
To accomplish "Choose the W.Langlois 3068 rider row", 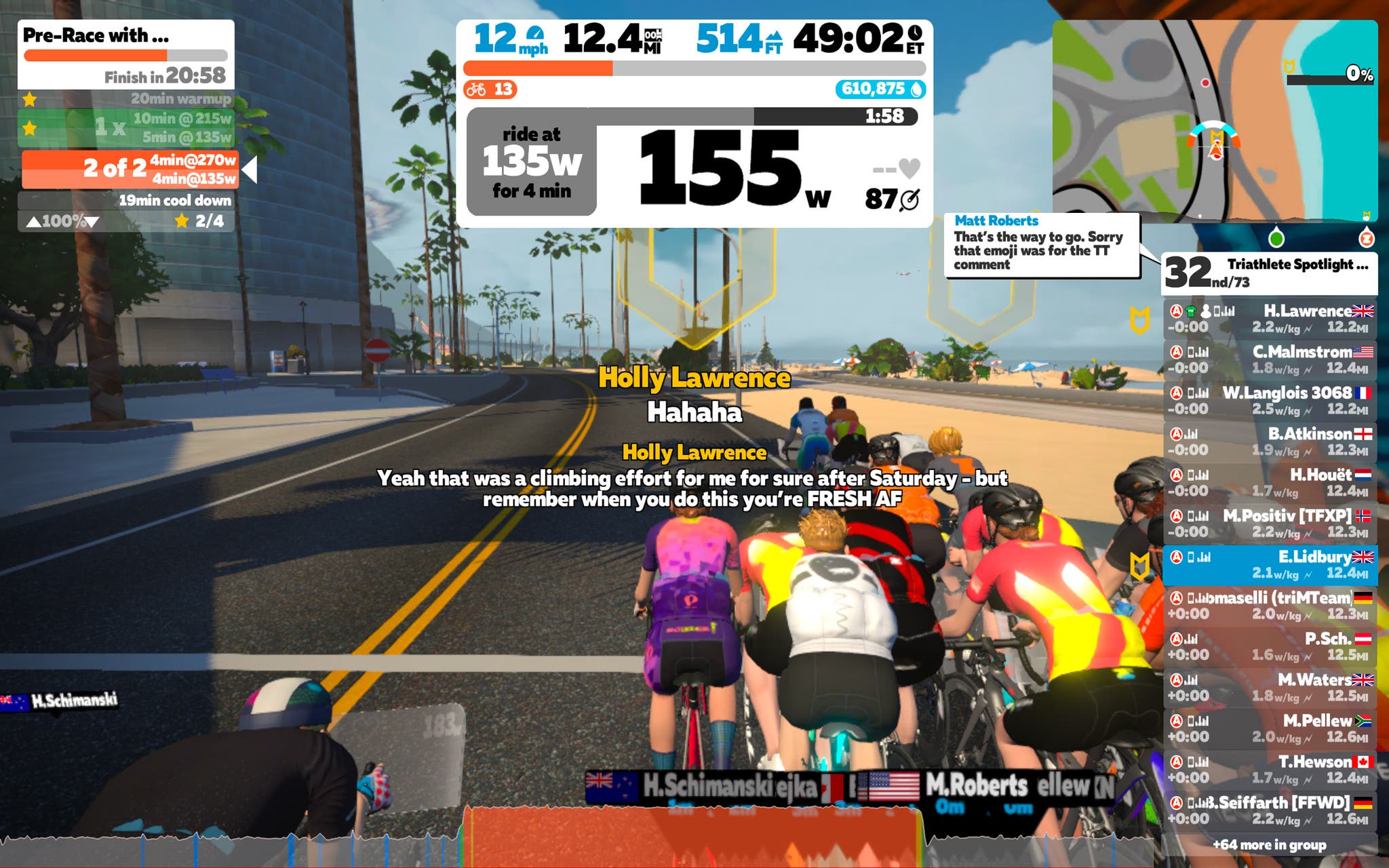I will point(1270,400).
